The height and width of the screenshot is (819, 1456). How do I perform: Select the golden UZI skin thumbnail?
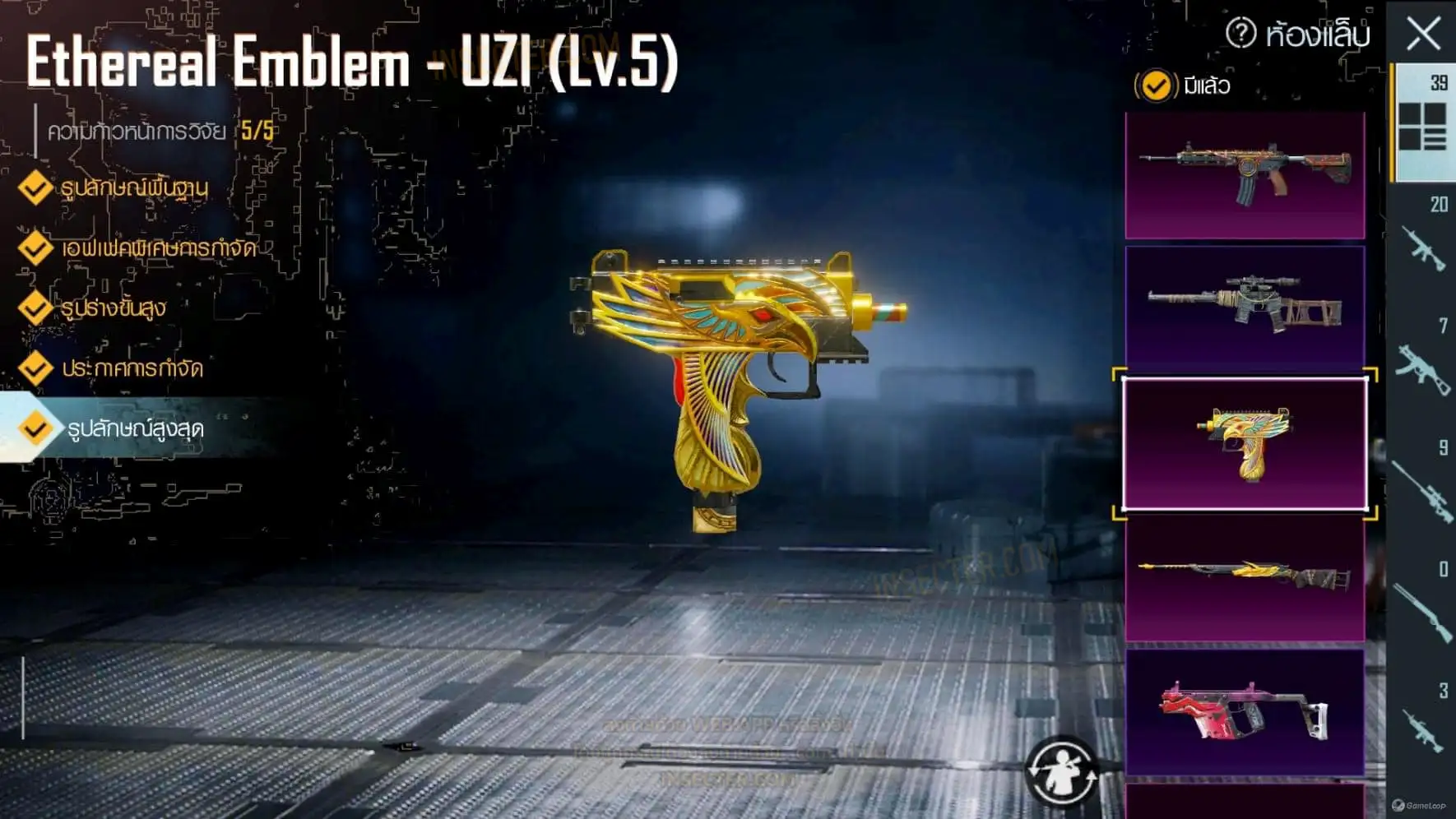[1245, 444]
